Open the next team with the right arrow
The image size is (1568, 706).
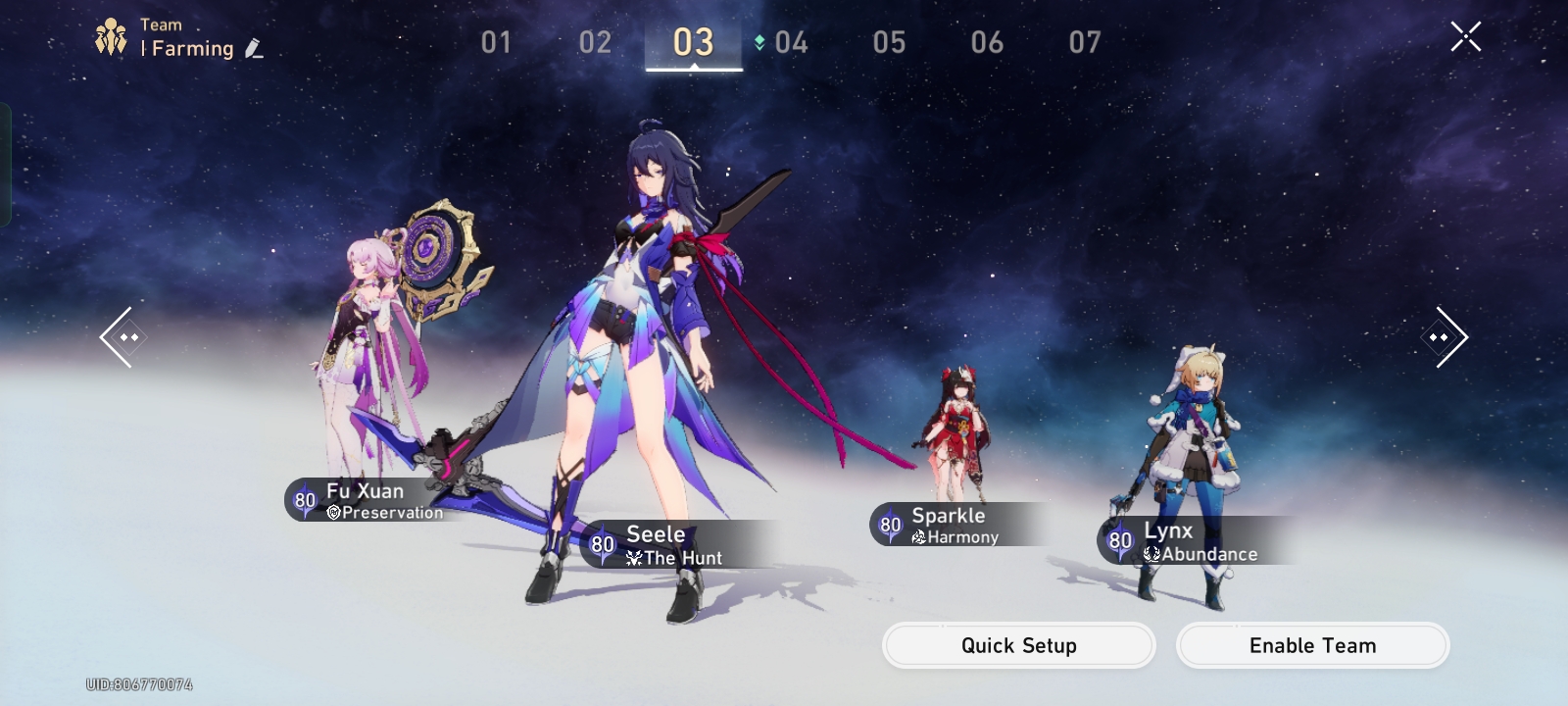coord(1442,337)
